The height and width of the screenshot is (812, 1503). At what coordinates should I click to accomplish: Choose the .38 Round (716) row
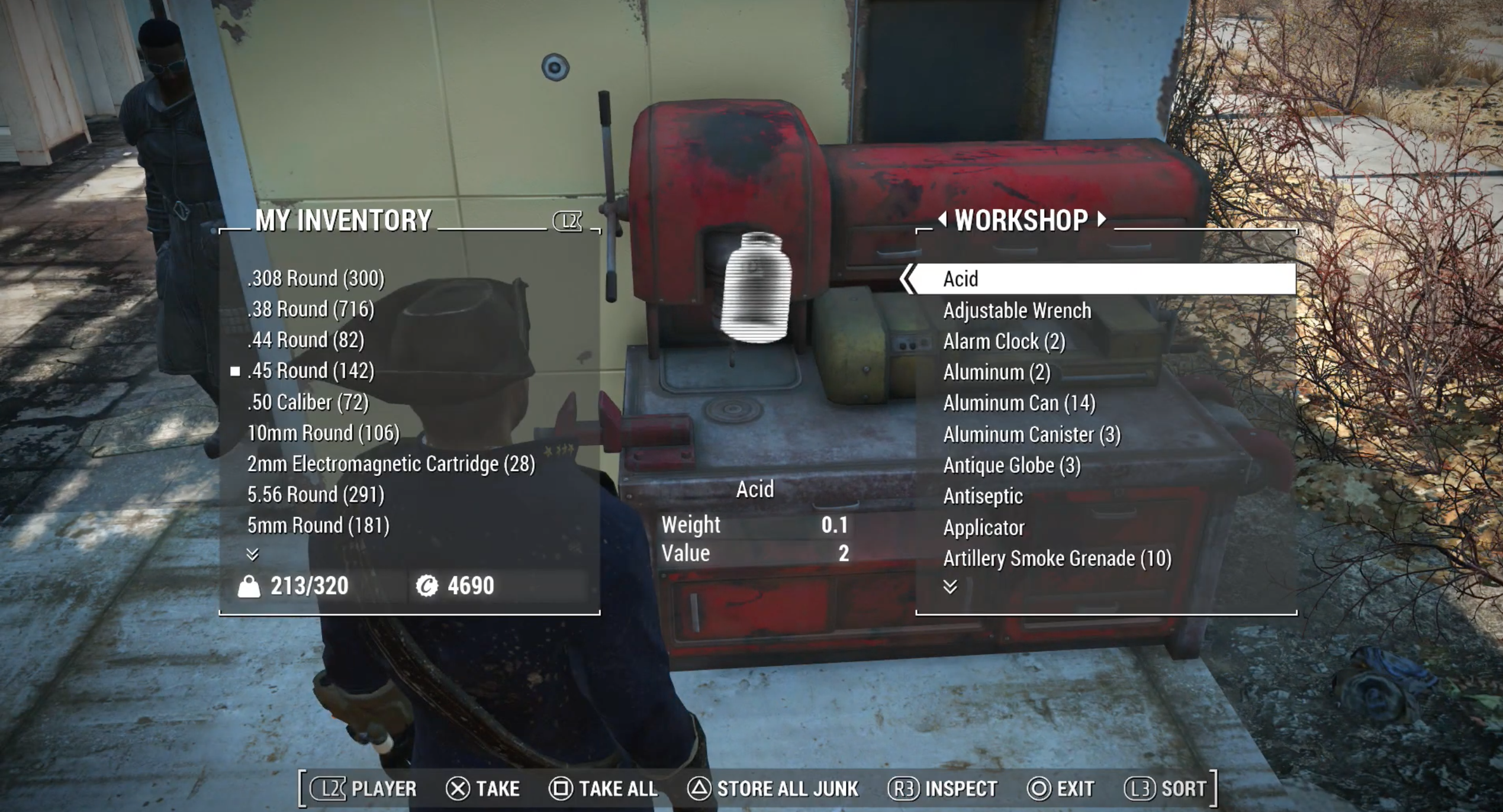[311, 309]
